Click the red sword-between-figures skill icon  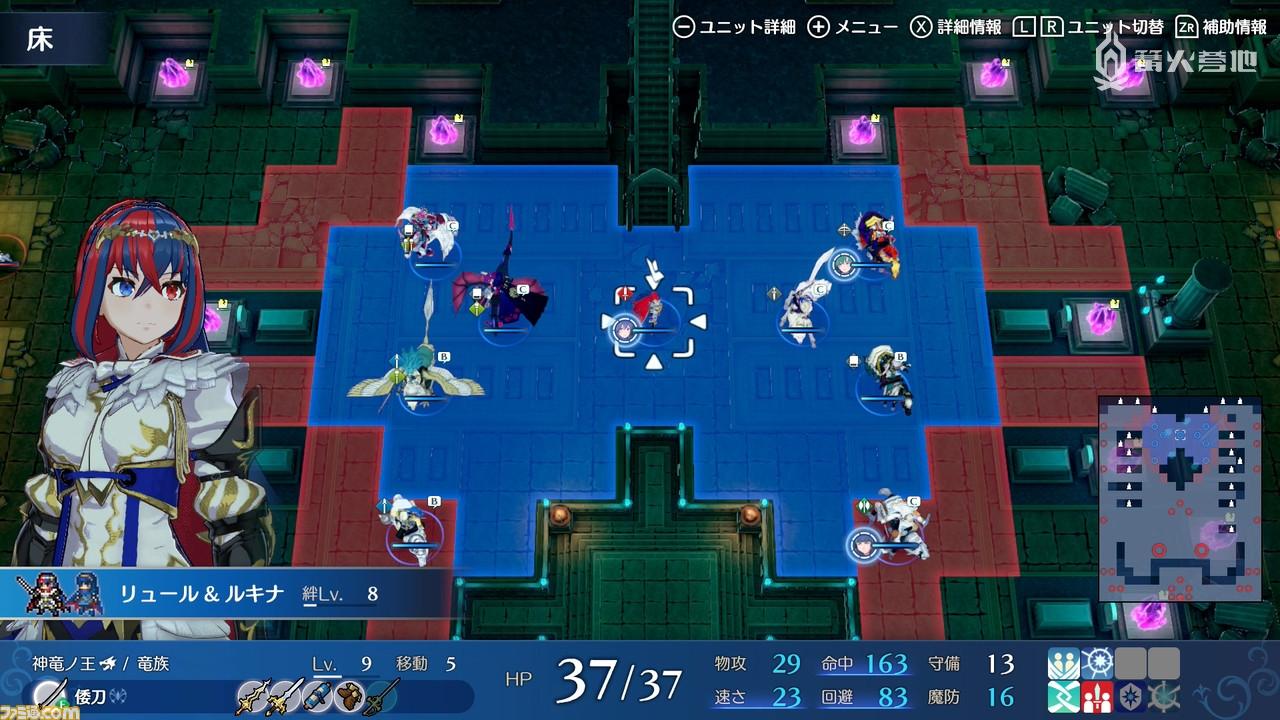(x=1097, y=697)
